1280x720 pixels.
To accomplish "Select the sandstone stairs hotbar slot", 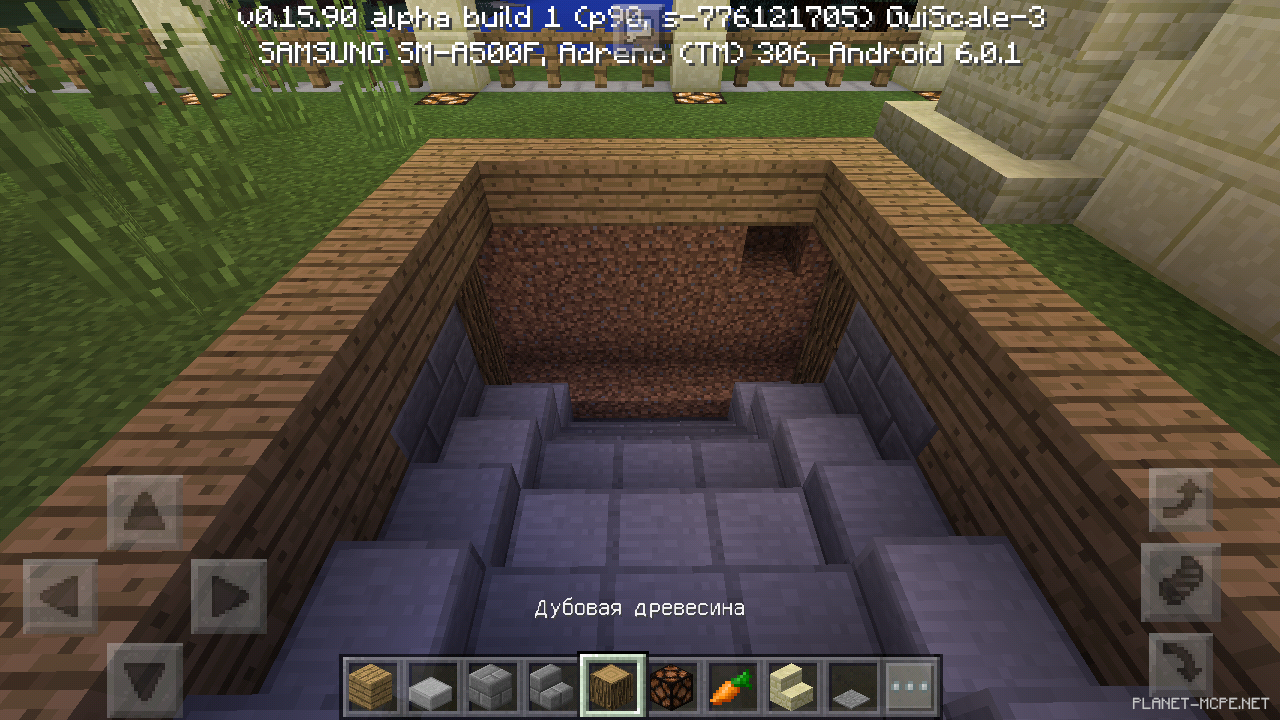I will (793, 685).
